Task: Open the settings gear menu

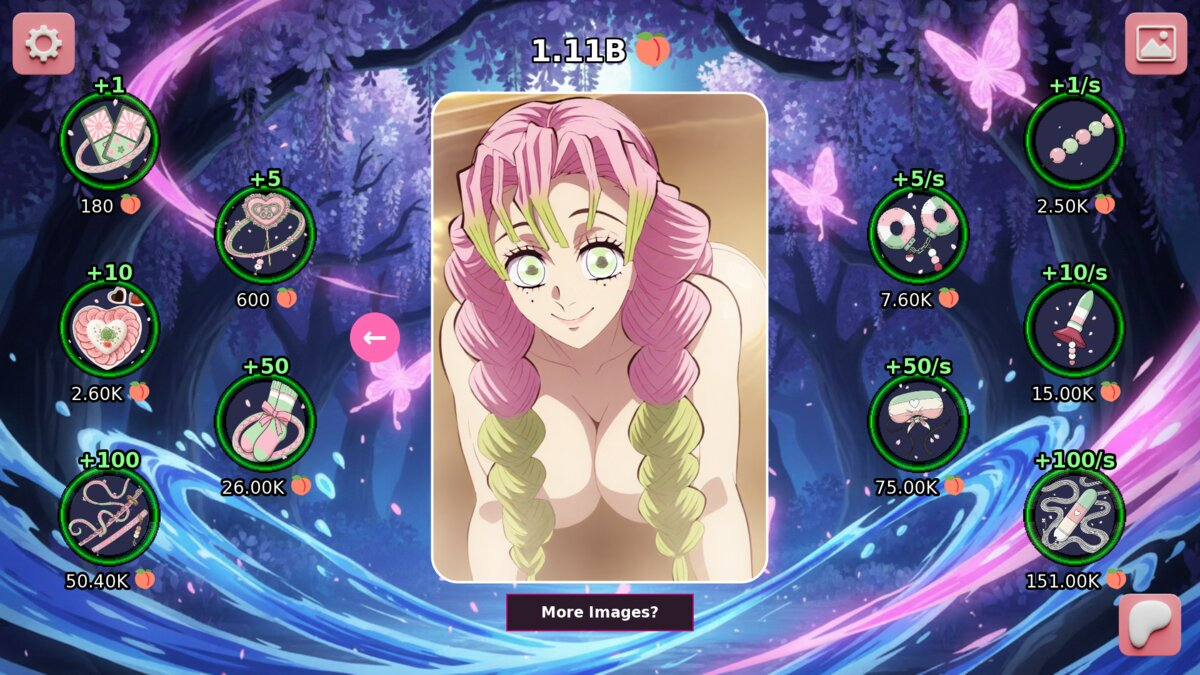Action: click(43, 43)
